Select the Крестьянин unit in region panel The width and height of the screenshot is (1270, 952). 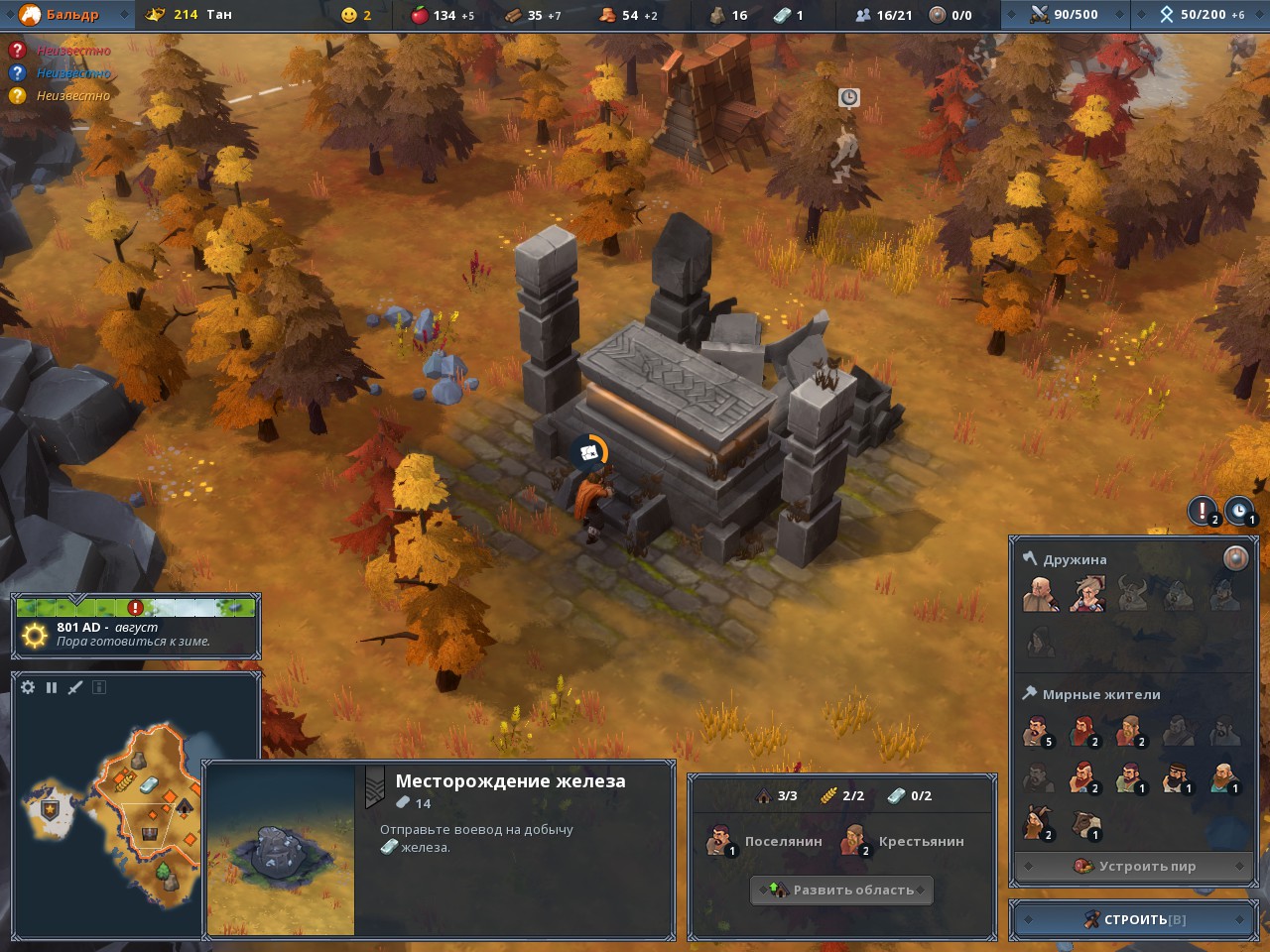(901, 841)
